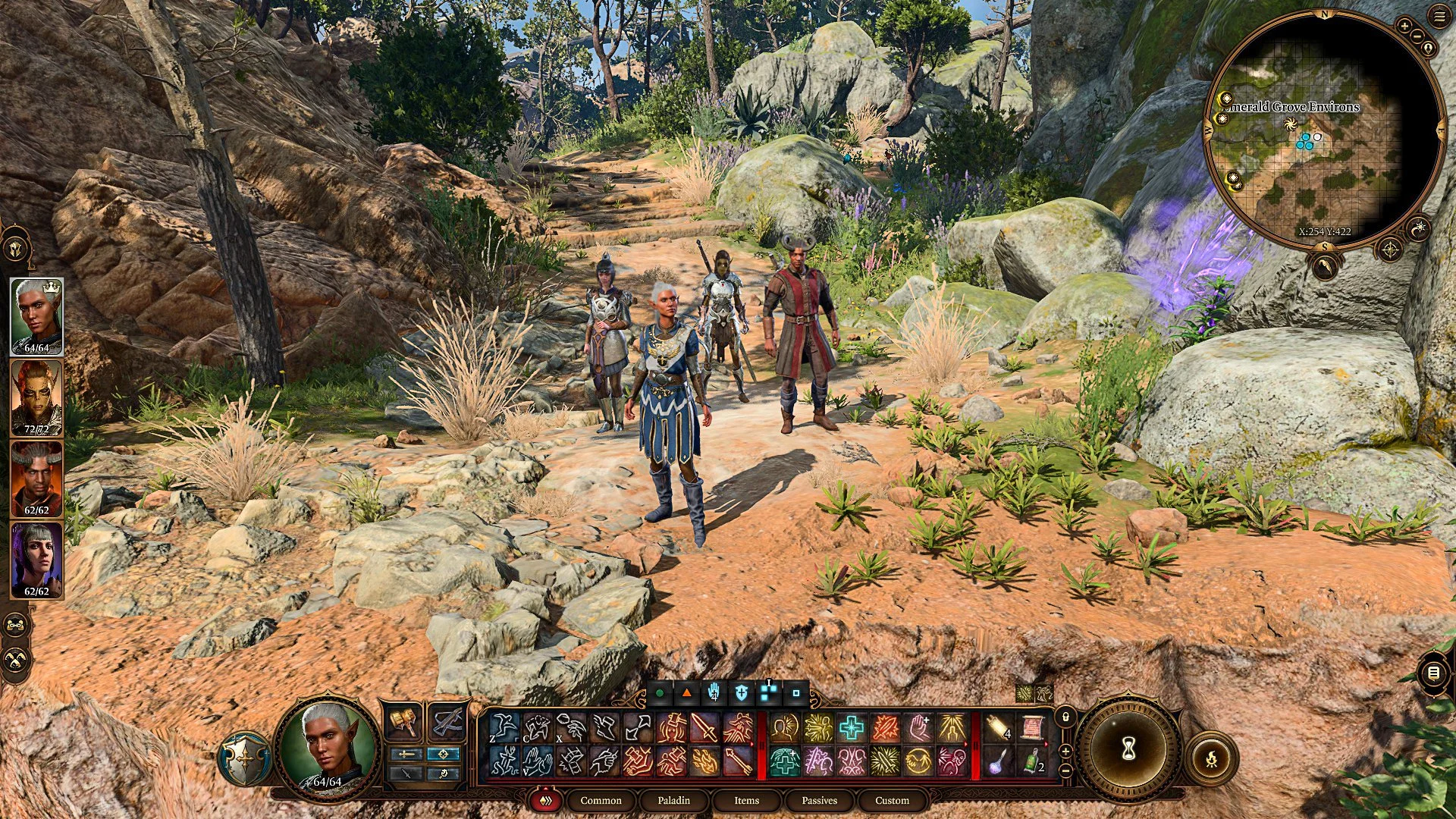
Task: Zoom in the minimap with plus button
Action: 1404,26
